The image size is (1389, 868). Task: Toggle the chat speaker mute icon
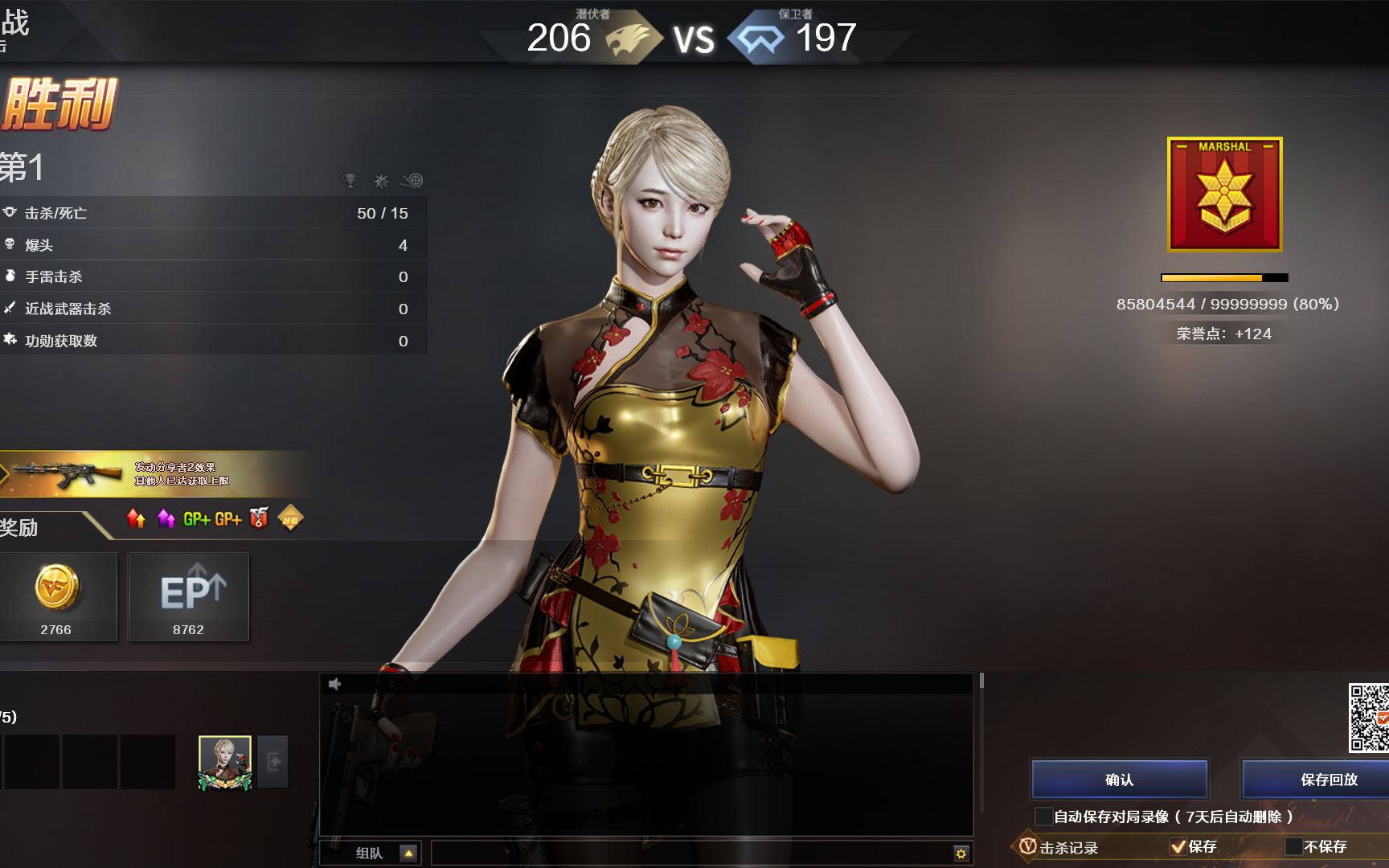tap(335, 684)
